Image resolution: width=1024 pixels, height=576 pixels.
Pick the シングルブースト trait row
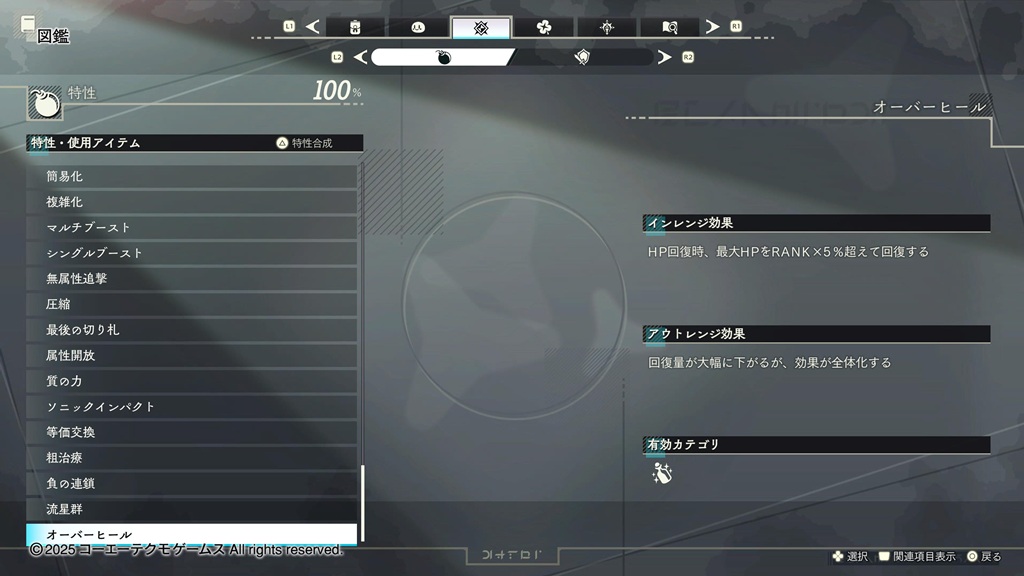pyautogui.click(x=191, y=253)
